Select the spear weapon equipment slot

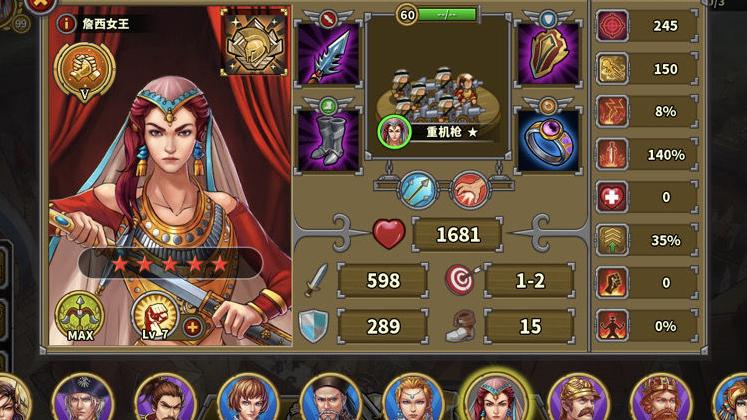click(x=329, y=53)
